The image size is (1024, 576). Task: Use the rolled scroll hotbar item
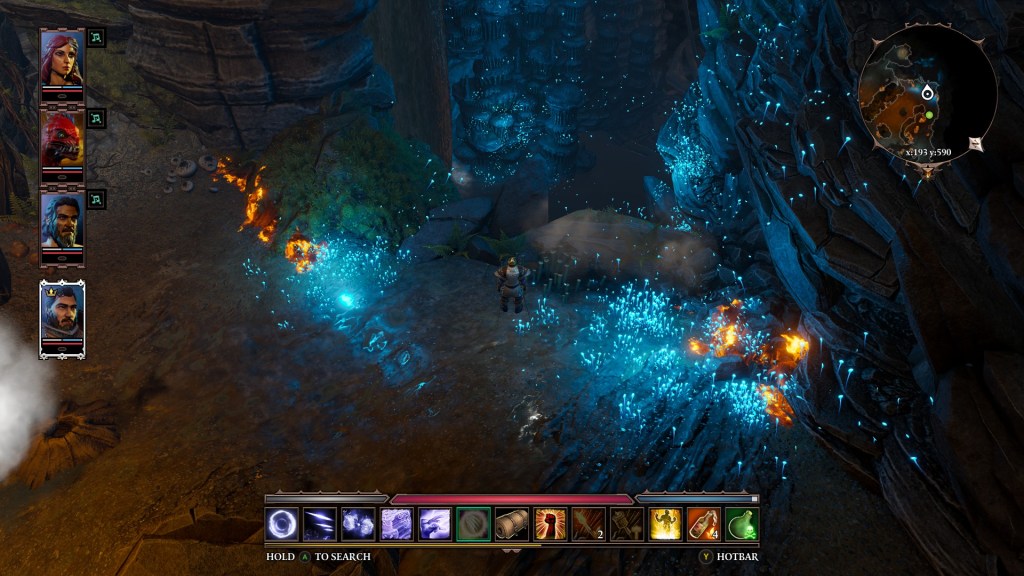511,524
